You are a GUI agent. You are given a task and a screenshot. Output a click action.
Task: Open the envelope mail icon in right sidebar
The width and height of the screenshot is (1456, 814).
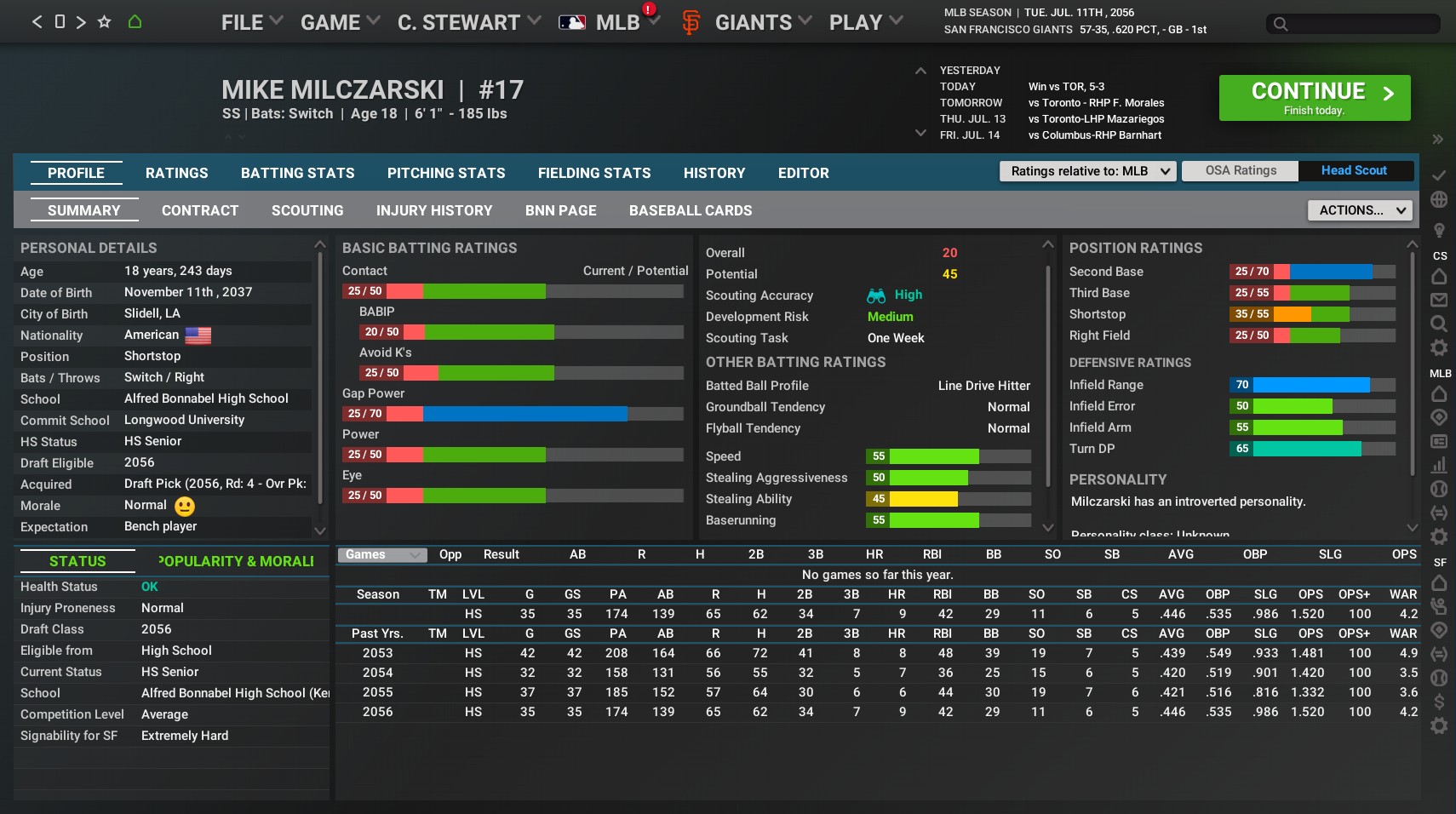(x=1439, y=298)
